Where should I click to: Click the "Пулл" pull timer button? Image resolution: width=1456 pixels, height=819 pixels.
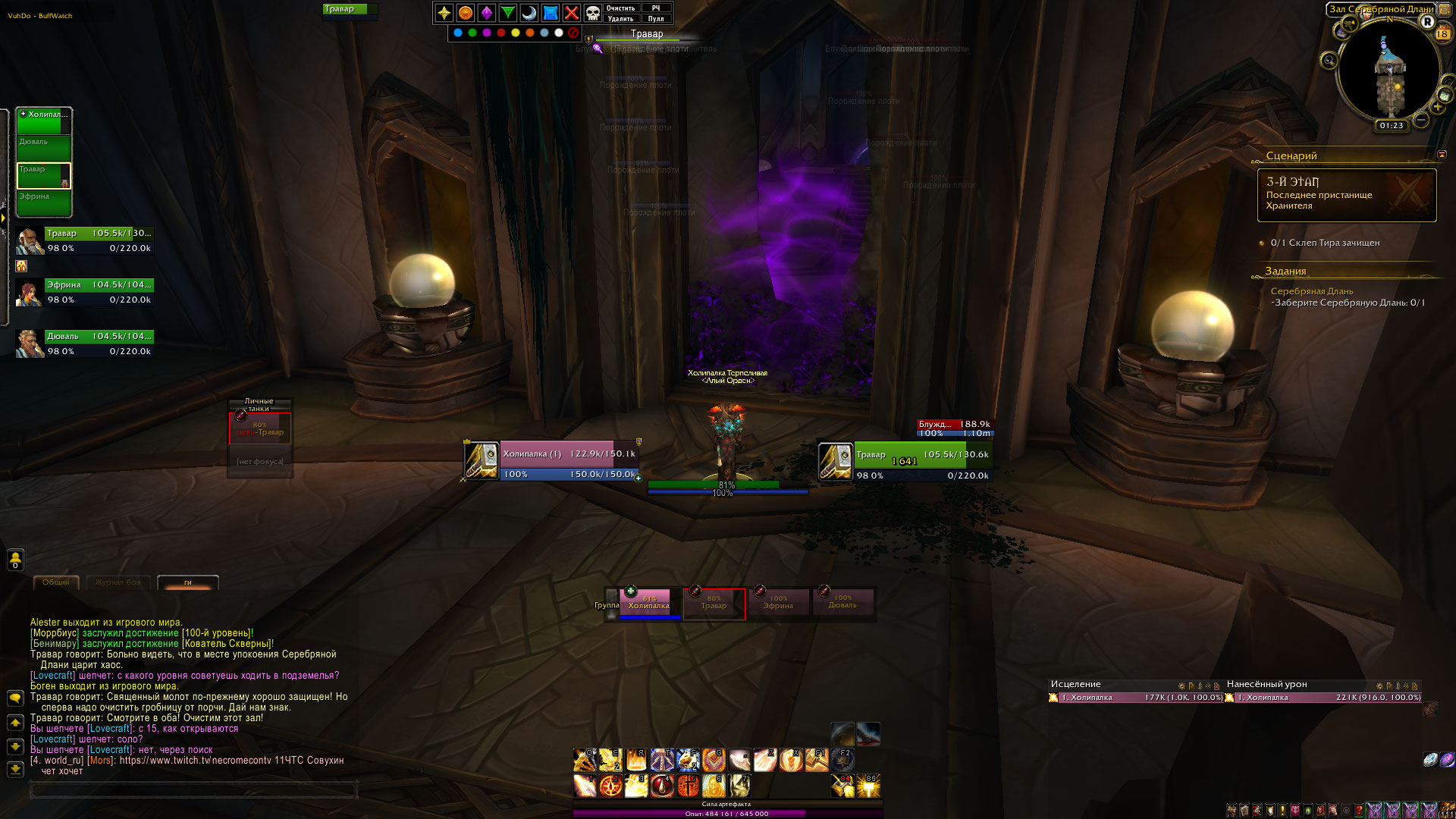[656, 19]
